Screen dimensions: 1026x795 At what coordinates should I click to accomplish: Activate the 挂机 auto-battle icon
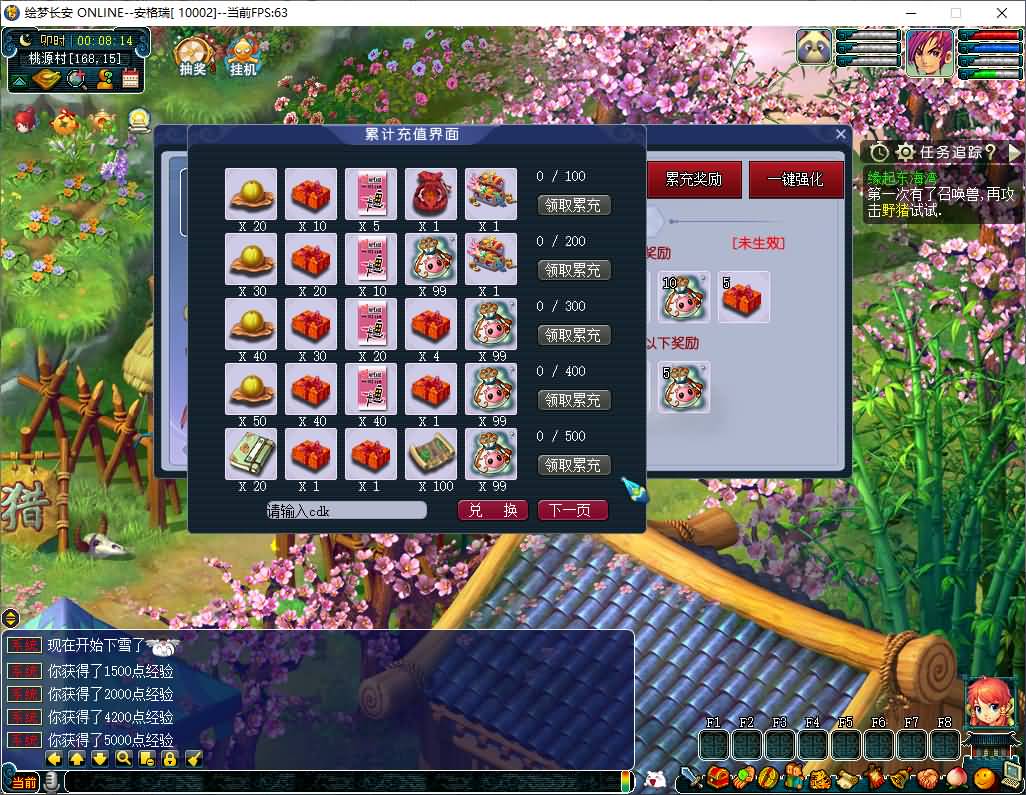pos(243,56)
